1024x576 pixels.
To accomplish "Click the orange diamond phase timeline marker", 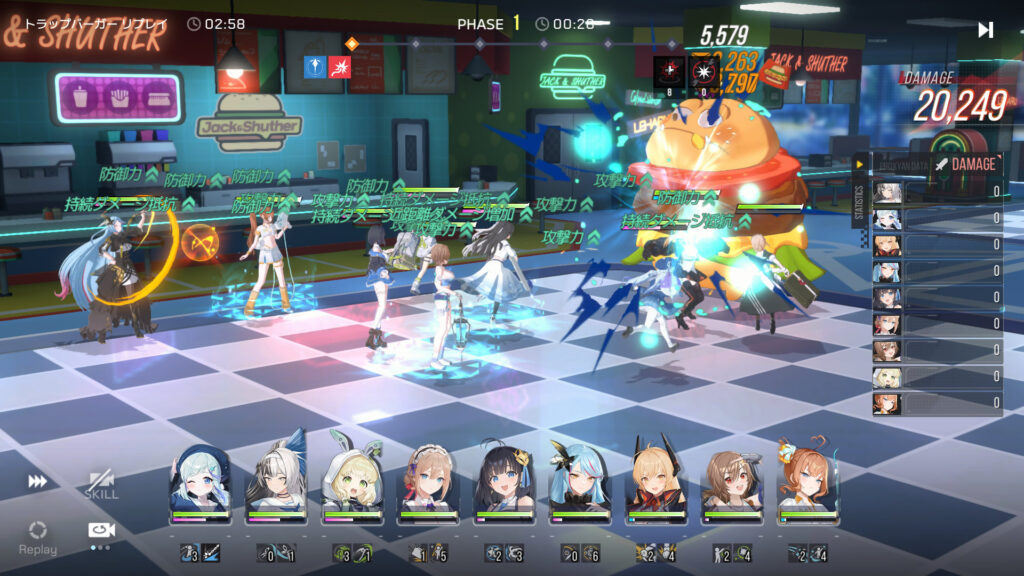I will point(350,43).
